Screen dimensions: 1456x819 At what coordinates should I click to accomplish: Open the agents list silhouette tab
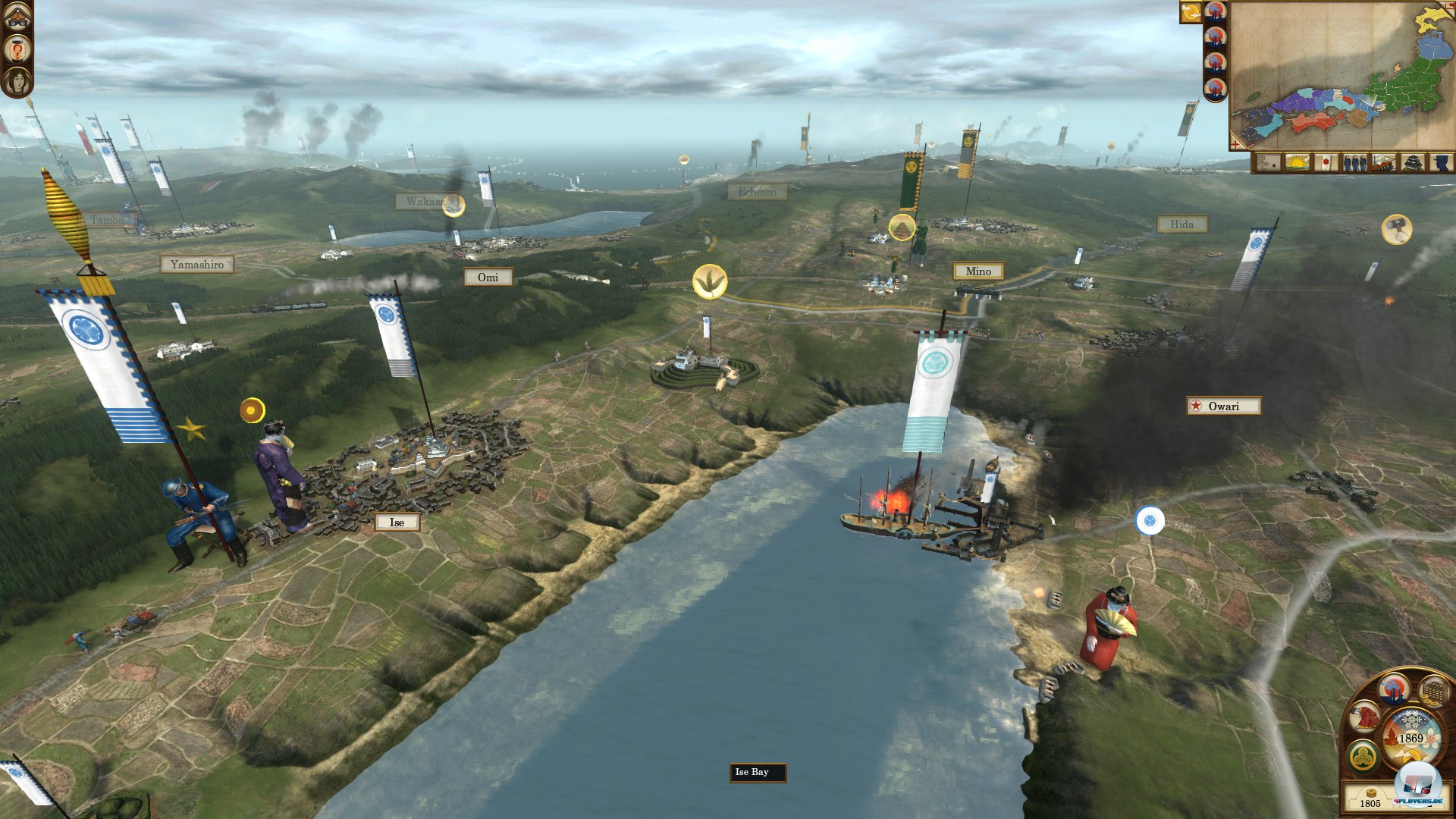point(1440,162)
